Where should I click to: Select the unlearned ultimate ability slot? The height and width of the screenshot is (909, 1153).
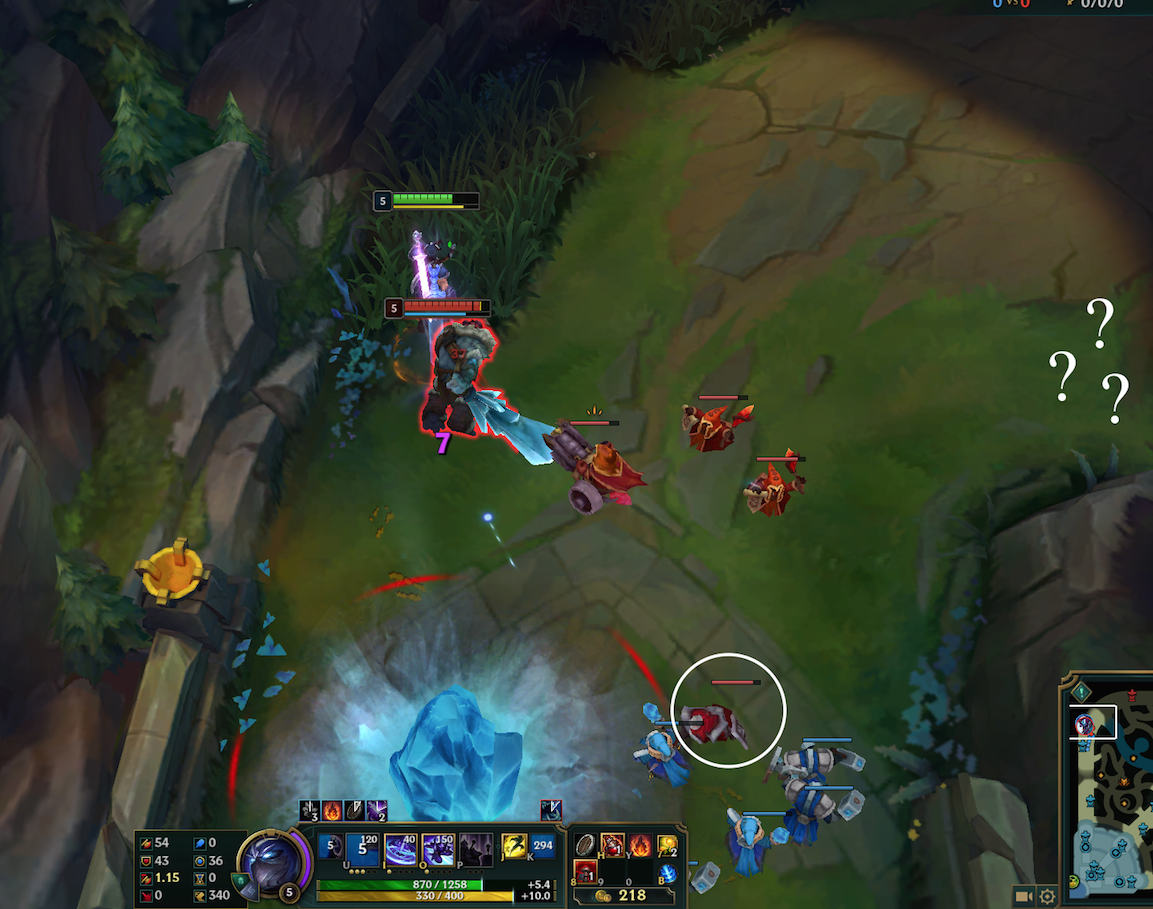click(x=475, y=849)
